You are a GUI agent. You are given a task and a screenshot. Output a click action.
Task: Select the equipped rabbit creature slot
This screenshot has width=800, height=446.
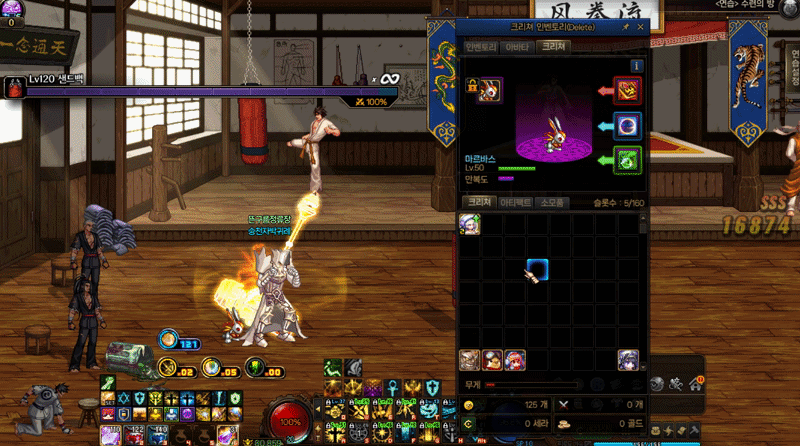pos(490,90)
